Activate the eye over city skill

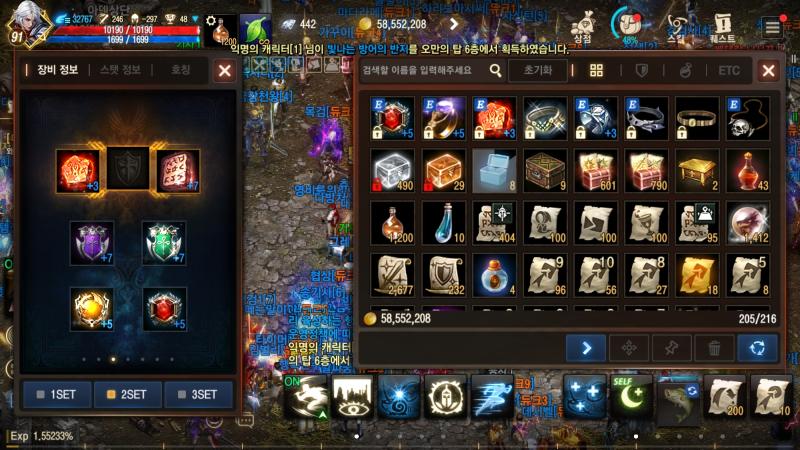354,397
